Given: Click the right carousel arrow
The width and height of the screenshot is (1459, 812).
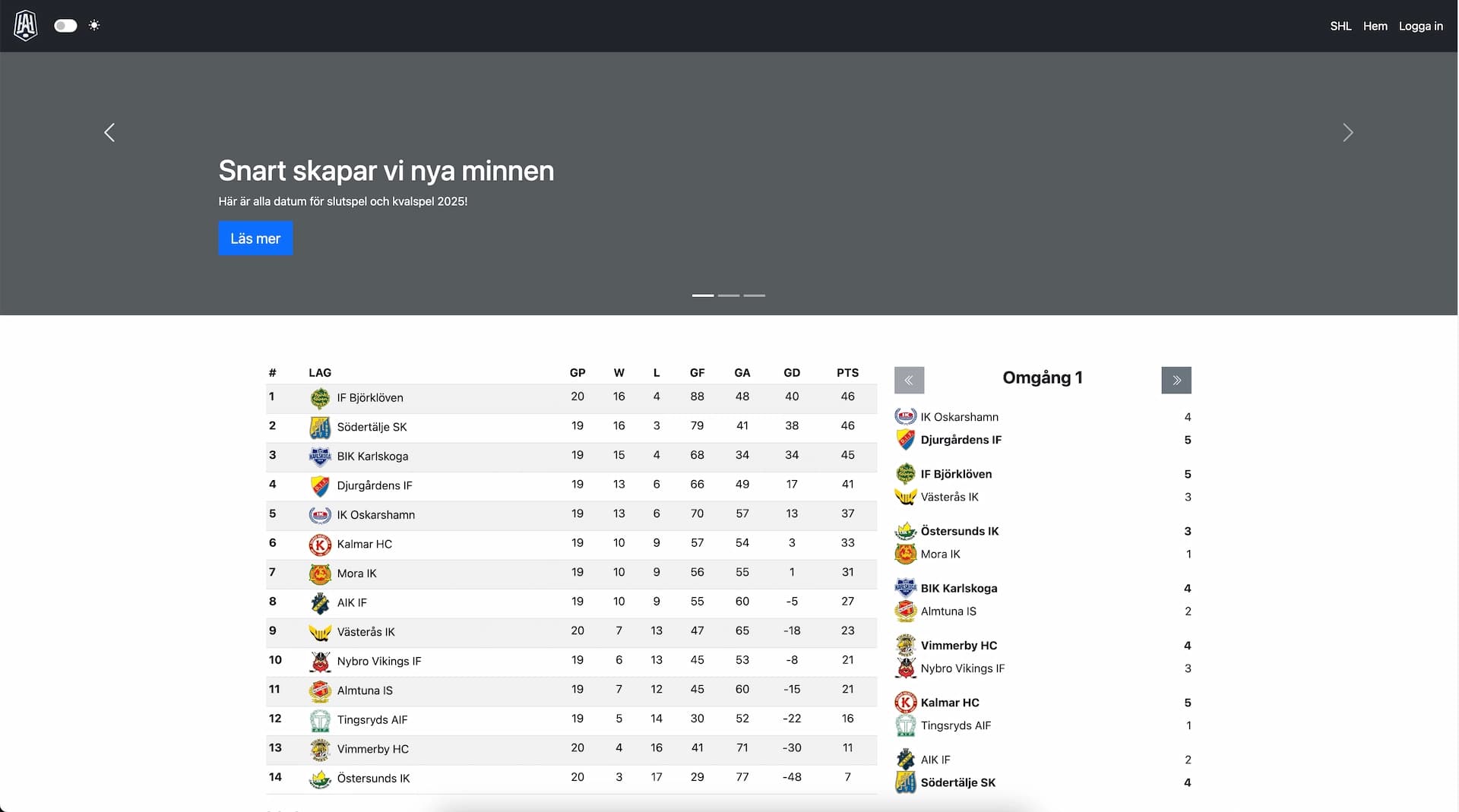Looking at the screenshot, I should coord(1348,132).
